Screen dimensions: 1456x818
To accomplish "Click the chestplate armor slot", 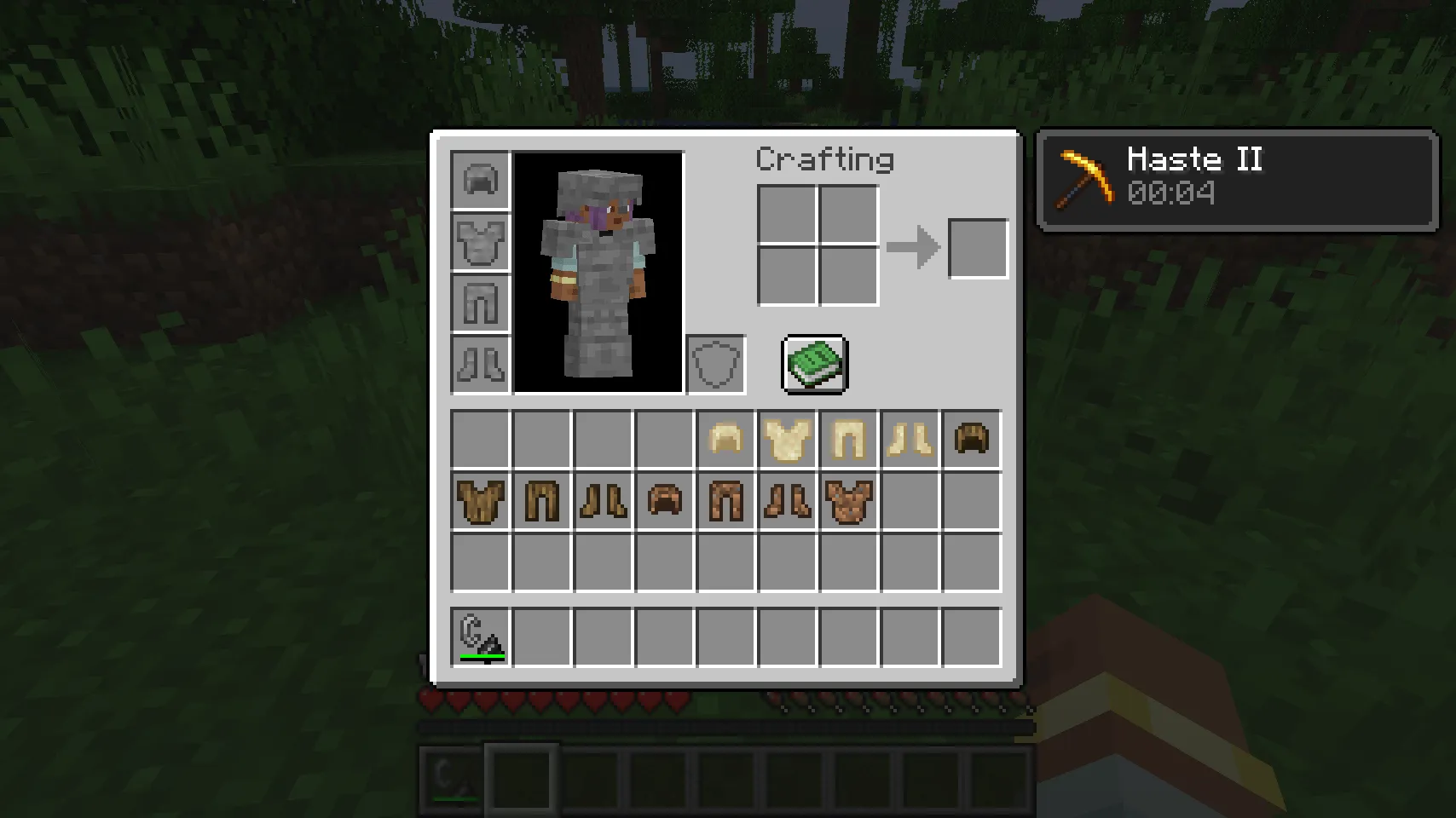I will click(x=480, y=241).
